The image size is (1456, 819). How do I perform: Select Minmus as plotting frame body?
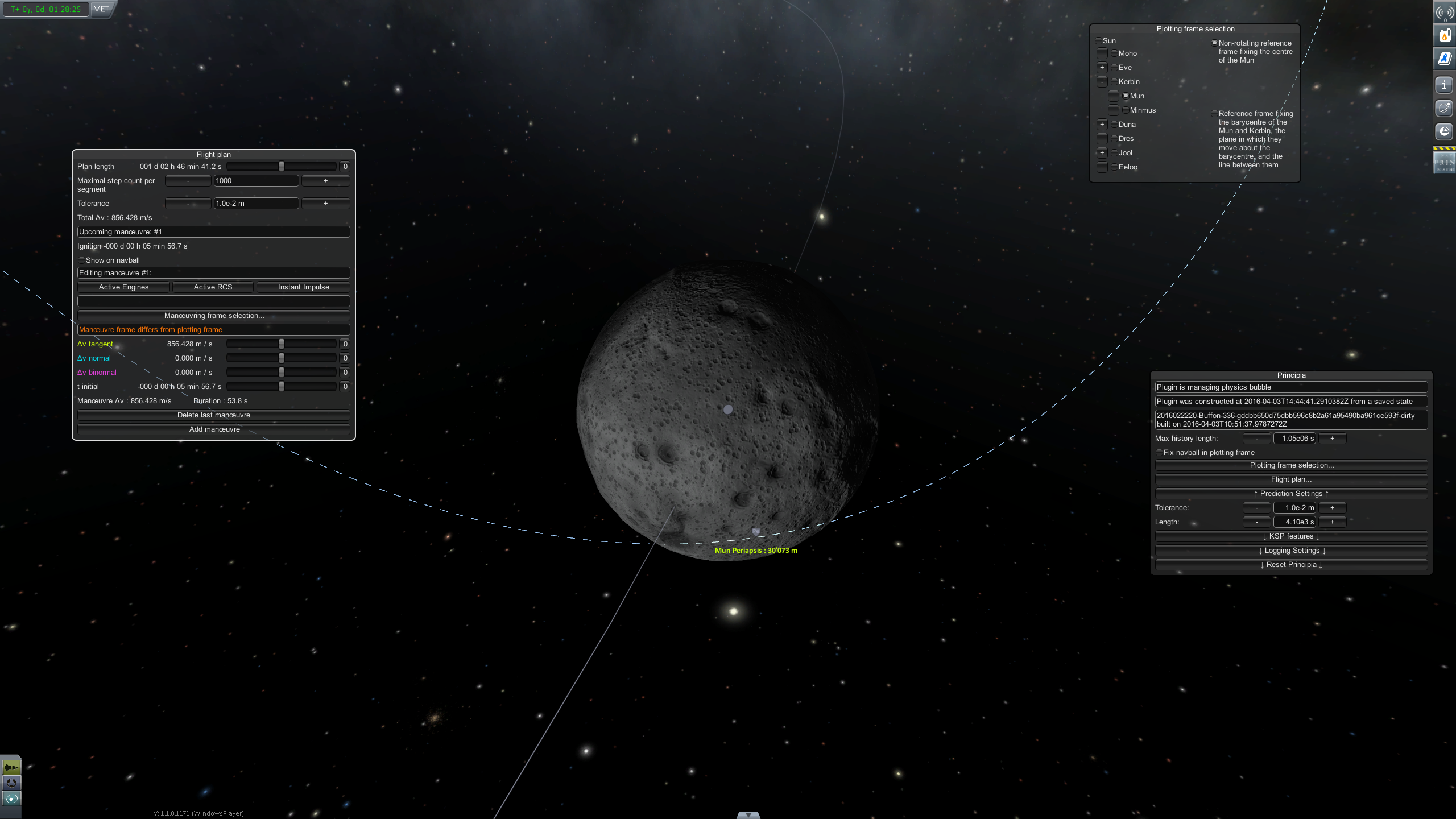[x=1126, y=110]
